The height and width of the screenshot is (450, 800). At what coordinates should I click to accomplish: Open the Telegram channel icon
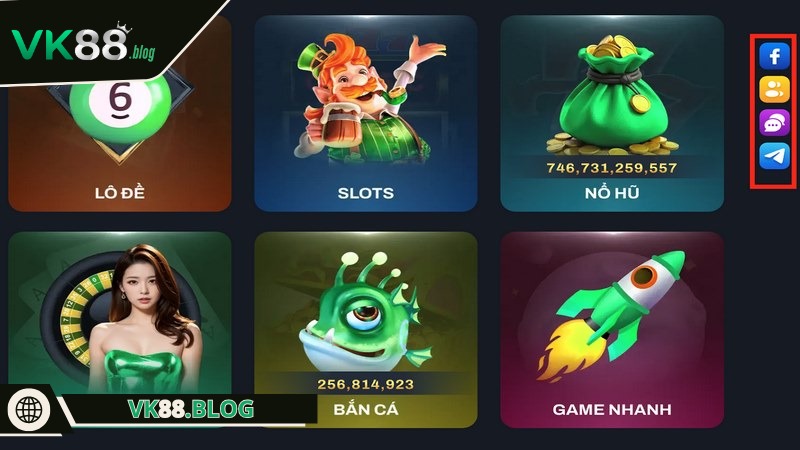[x=774, y=155]
